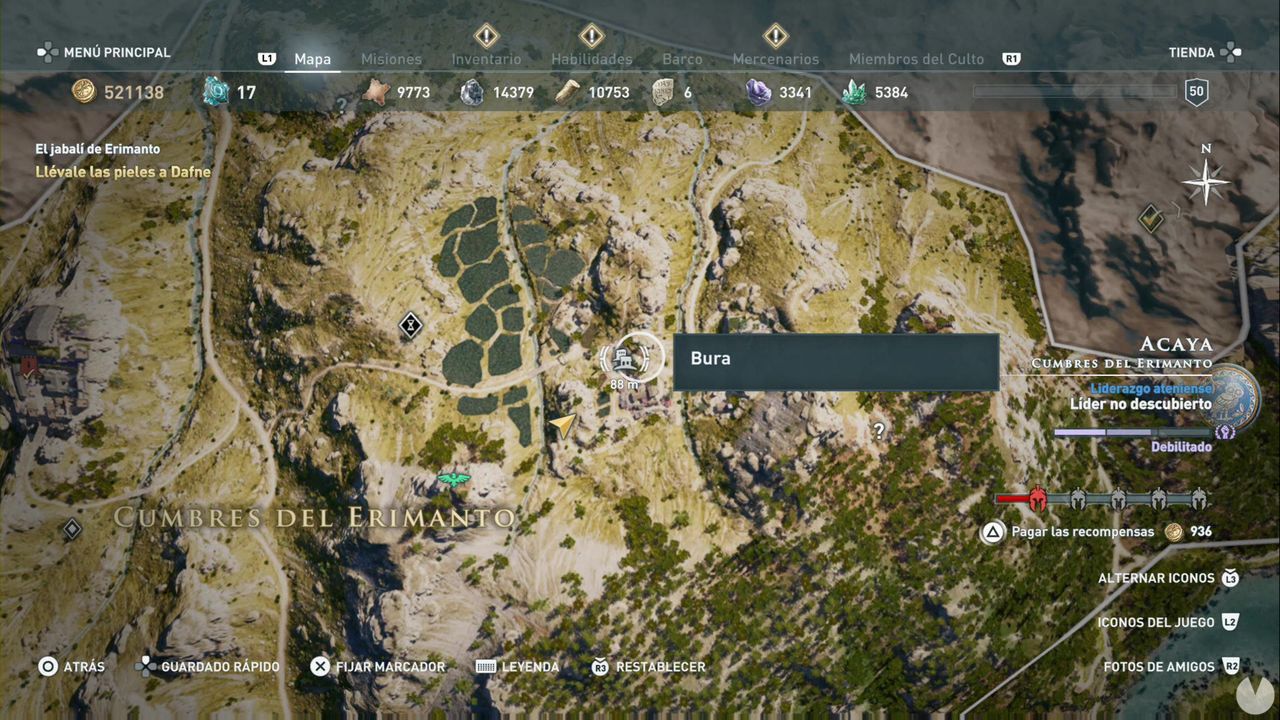Select the eagle marker near Cumbres del Erimanto
The height and width of the screenshot is (720, 1280).
(453, 480)
